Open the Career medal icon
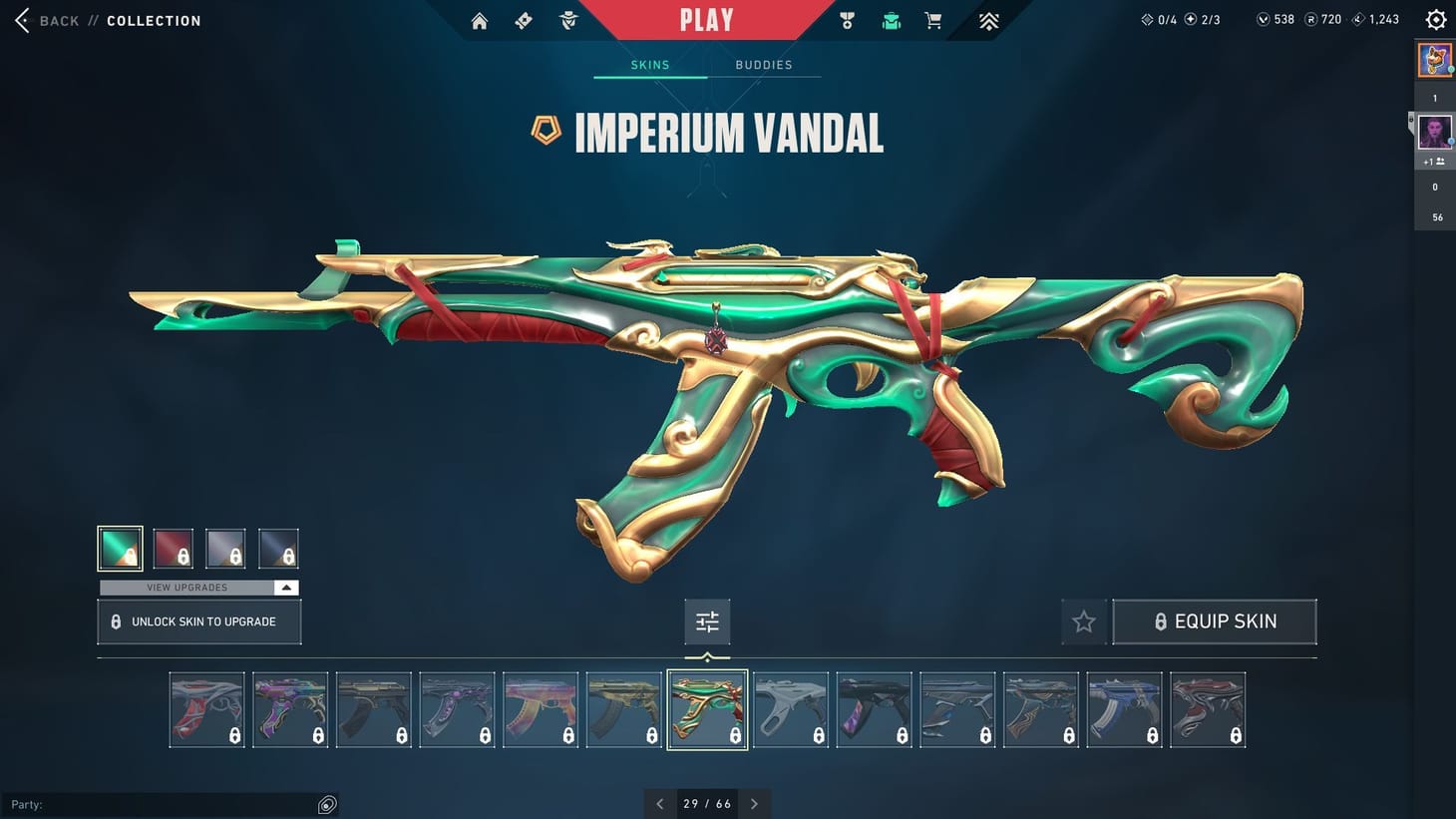 pyautogui.click(x=847, y=20)
